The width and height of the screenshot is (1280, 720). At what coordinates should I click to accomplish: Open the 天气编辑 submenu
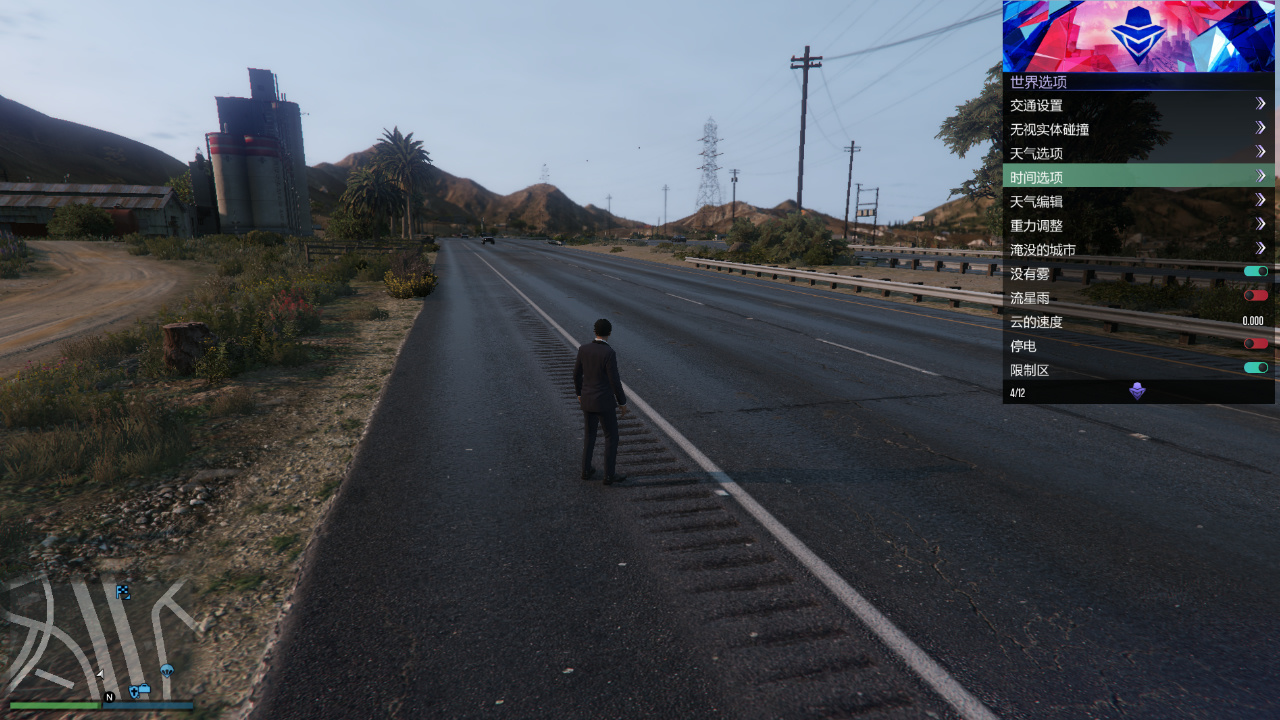point(1138,201)
